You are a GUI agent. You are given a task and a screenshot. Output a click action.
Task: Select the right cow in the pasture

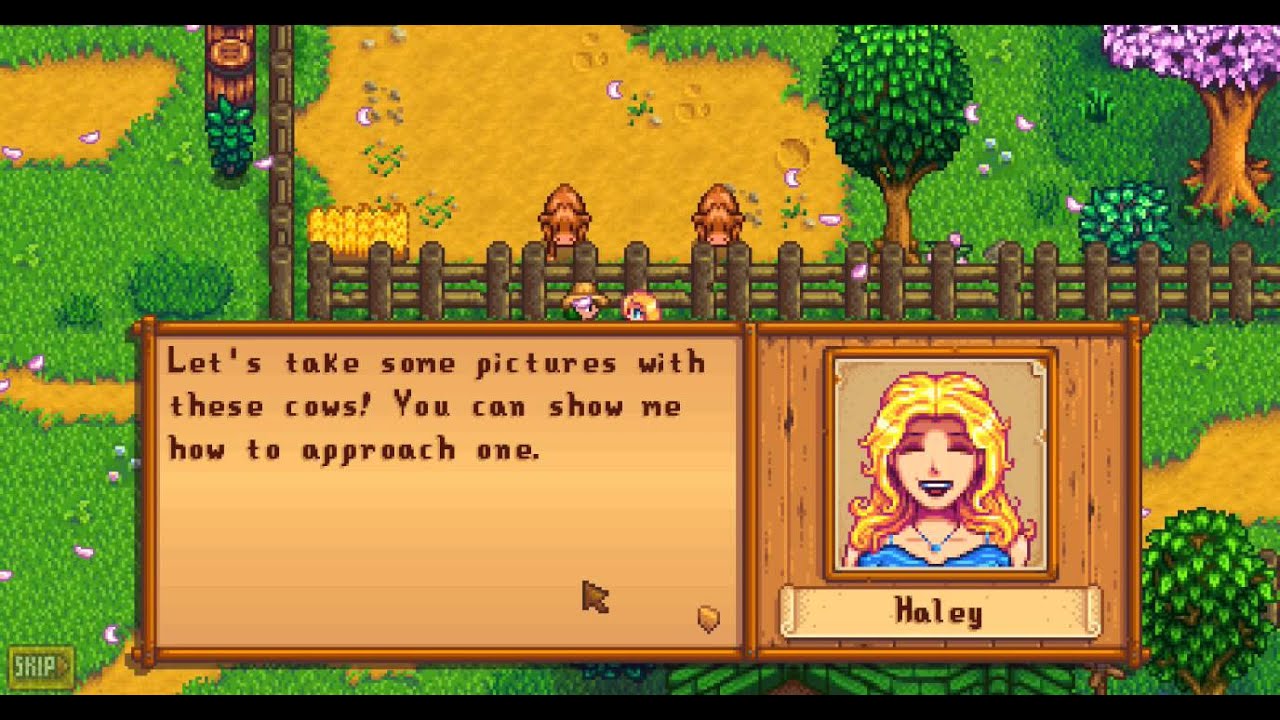click(718, 210)
